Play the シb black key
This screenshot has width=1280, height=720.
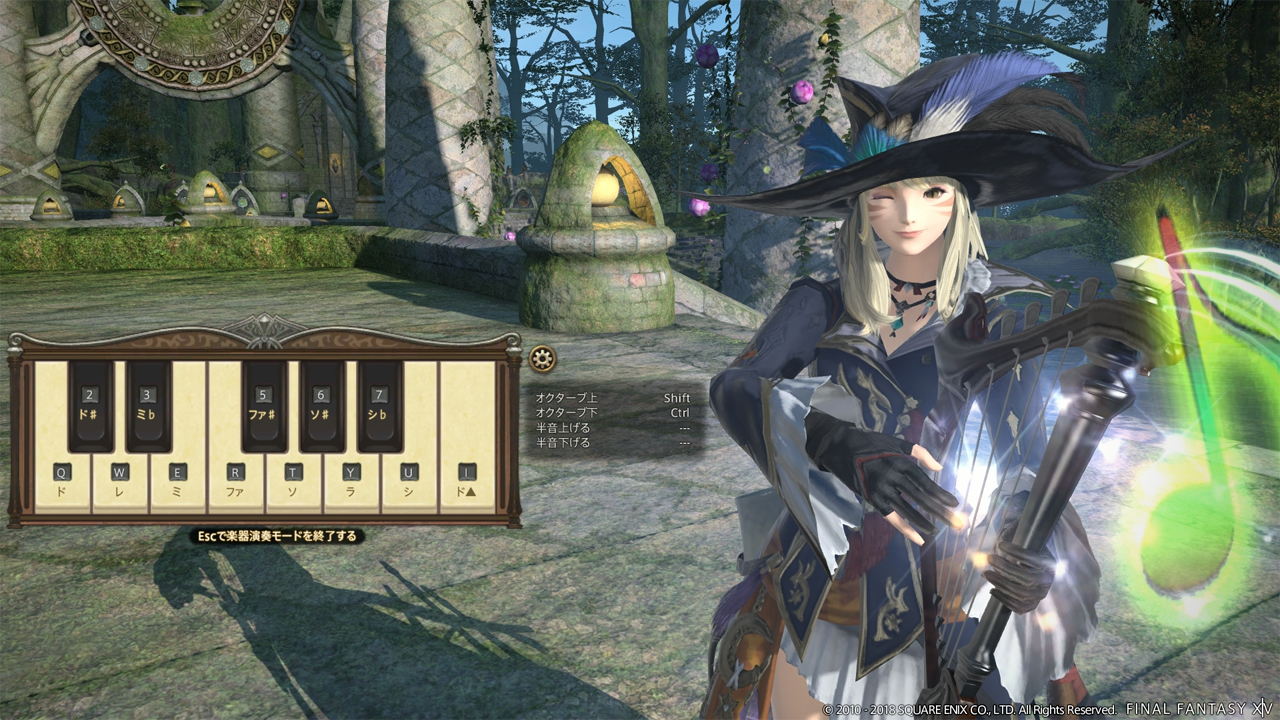[380, 405]
